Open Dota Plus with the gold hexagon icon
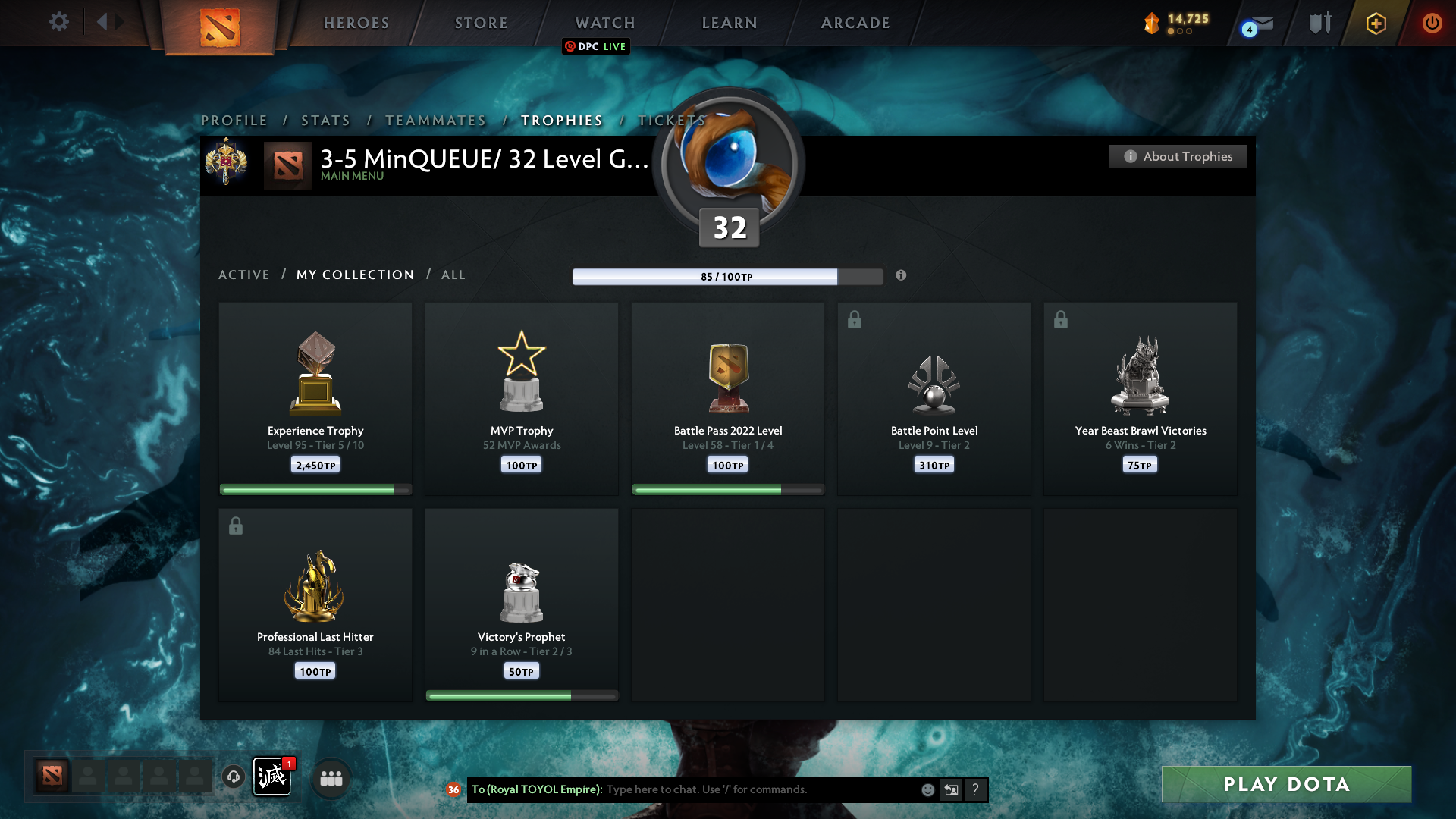Viewport: 1456px width, 819px height. pos(1376,23)
